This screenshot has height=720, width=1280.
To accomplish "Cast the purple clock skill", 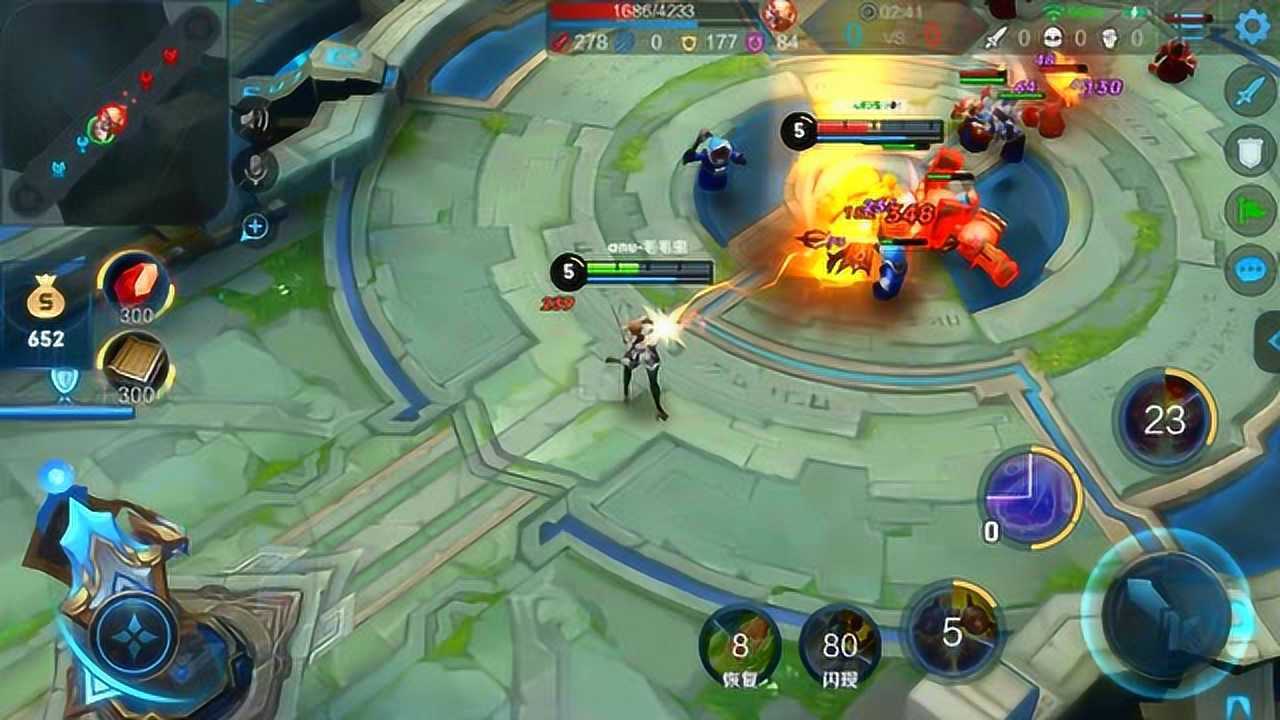I will point(1030,497).
